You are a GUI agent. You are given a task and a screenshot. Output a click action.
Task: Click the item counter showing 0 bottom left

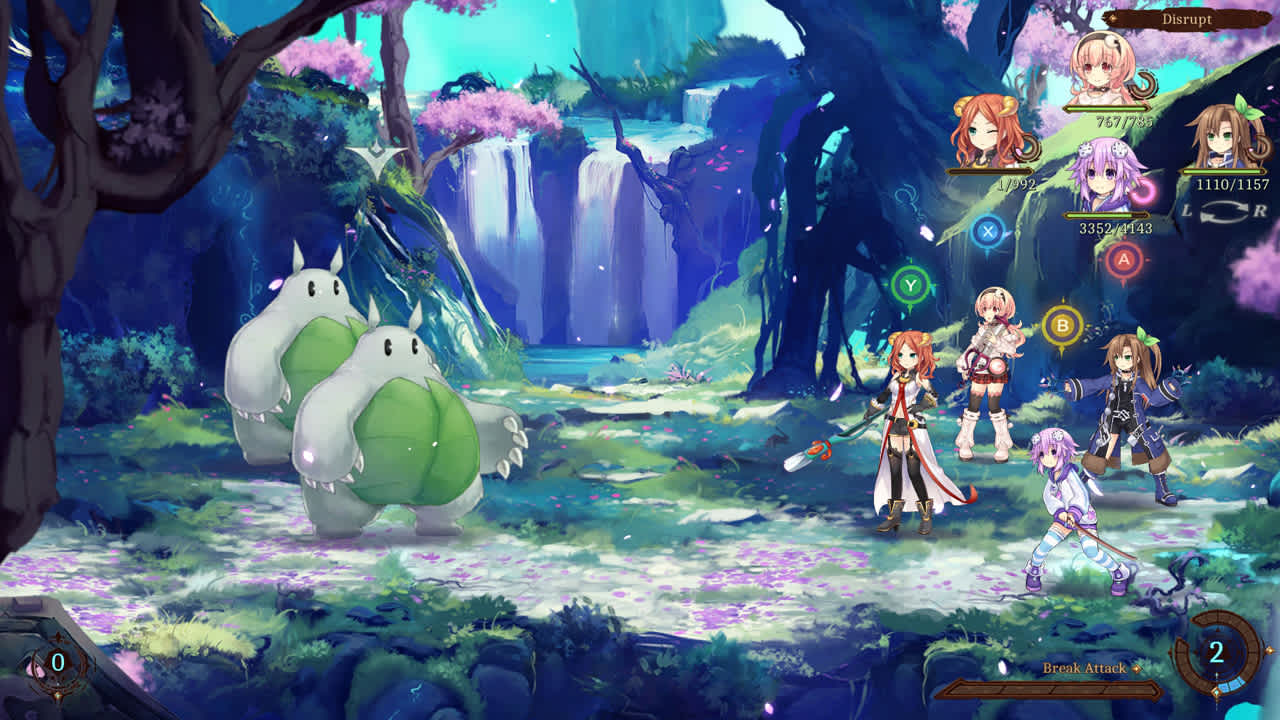60,660
